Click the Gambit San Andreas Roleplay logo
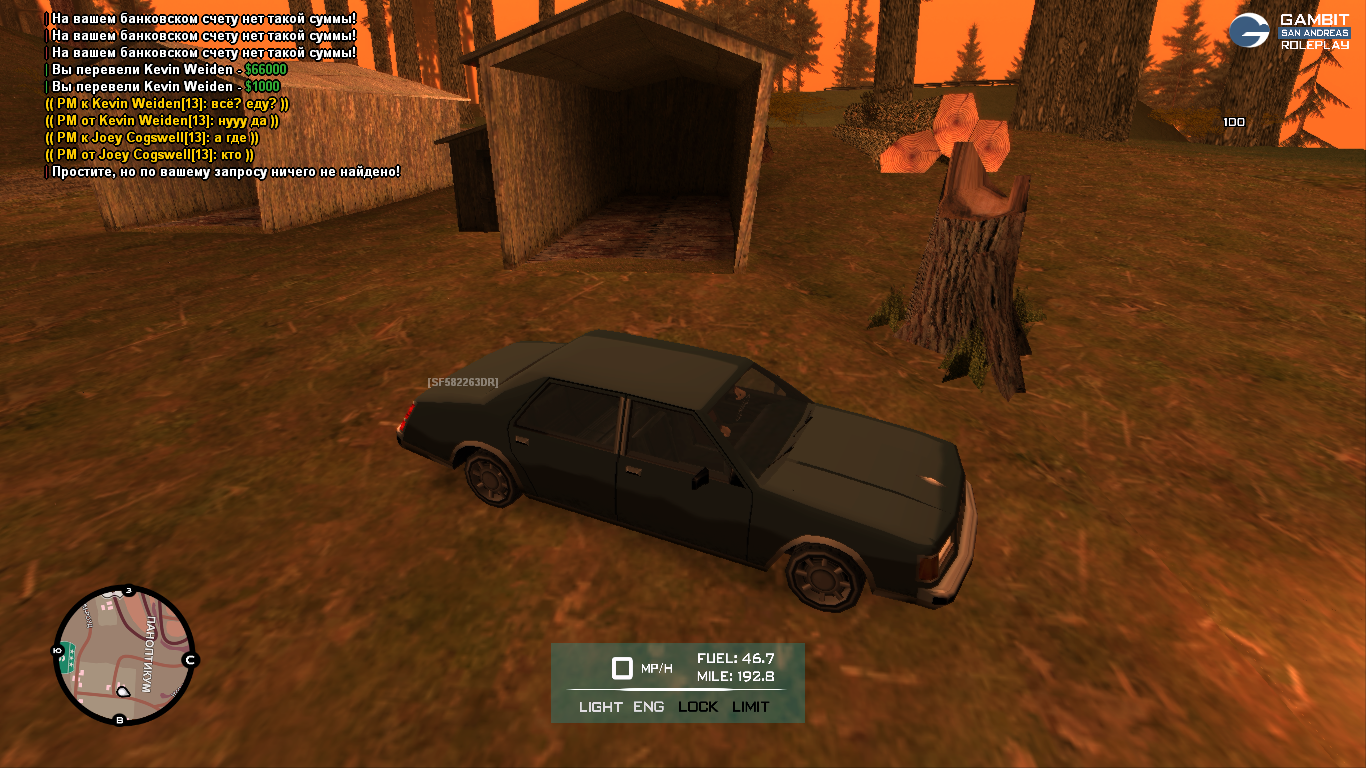Viewport: 1366px width, 768px height. (1289, 31)
